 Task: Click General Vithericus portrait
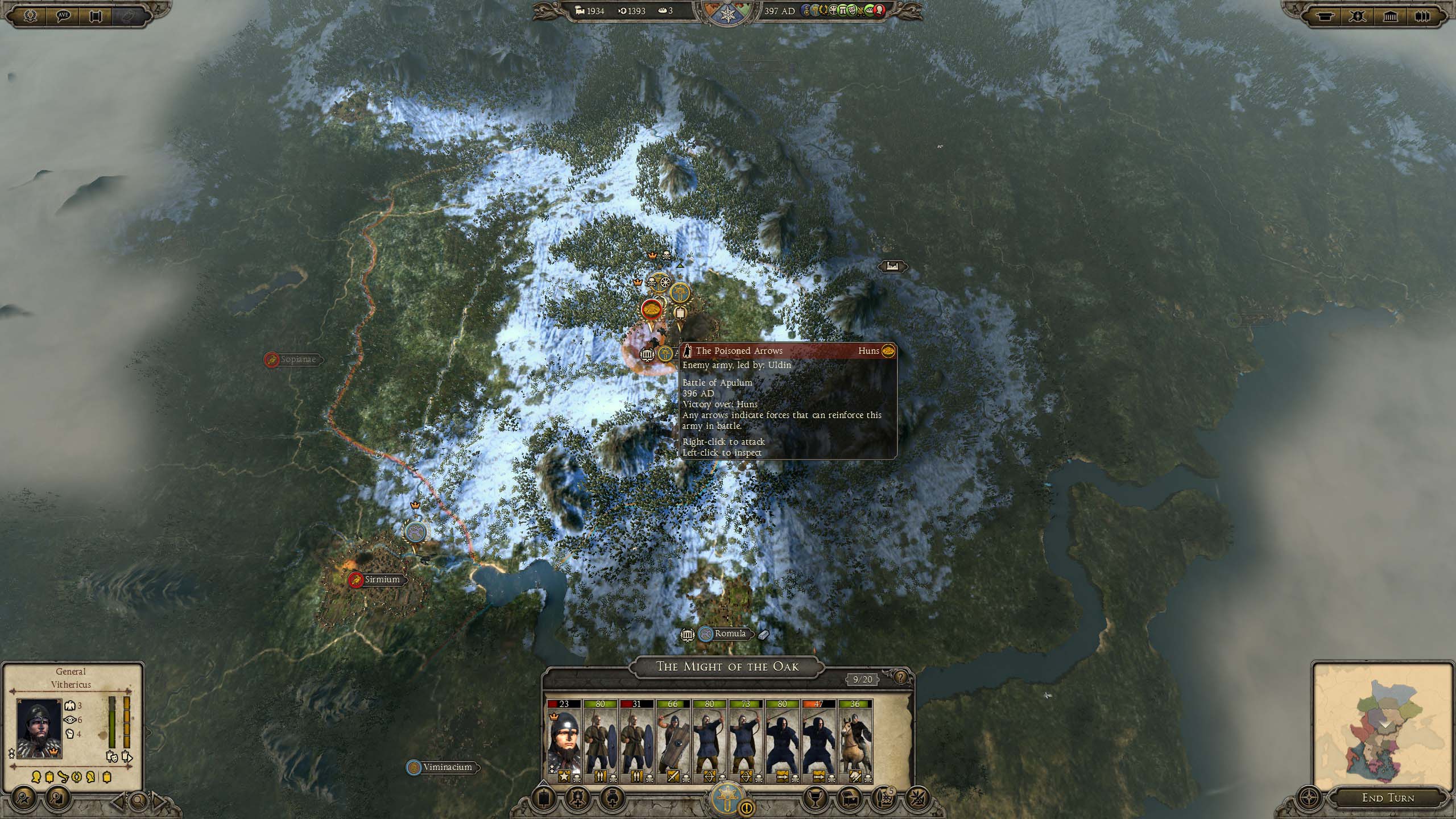tap(39, 729)
